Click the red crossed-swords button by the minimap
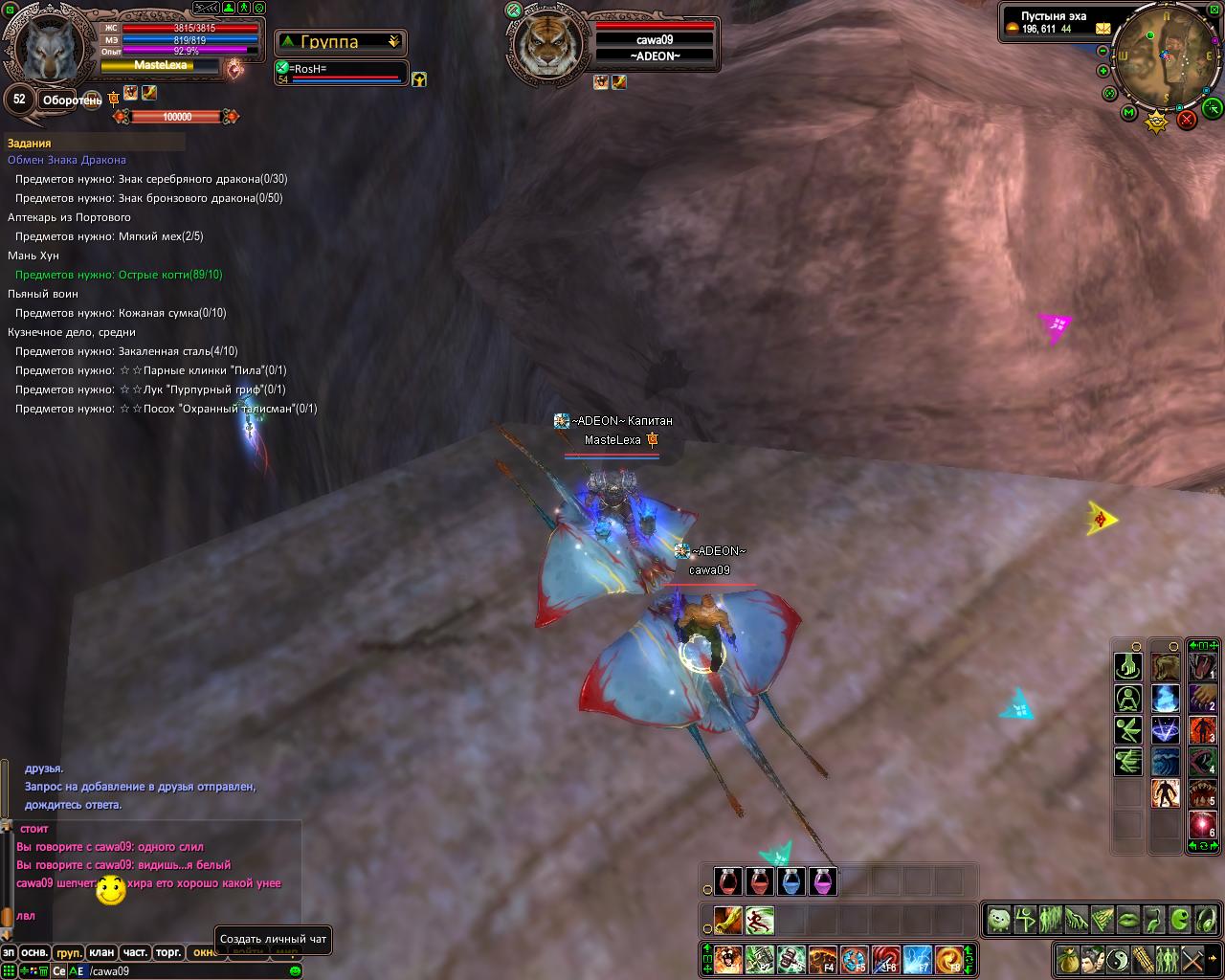The width and height of the screenshot is (1225, 980). [x=1187, y=119]
